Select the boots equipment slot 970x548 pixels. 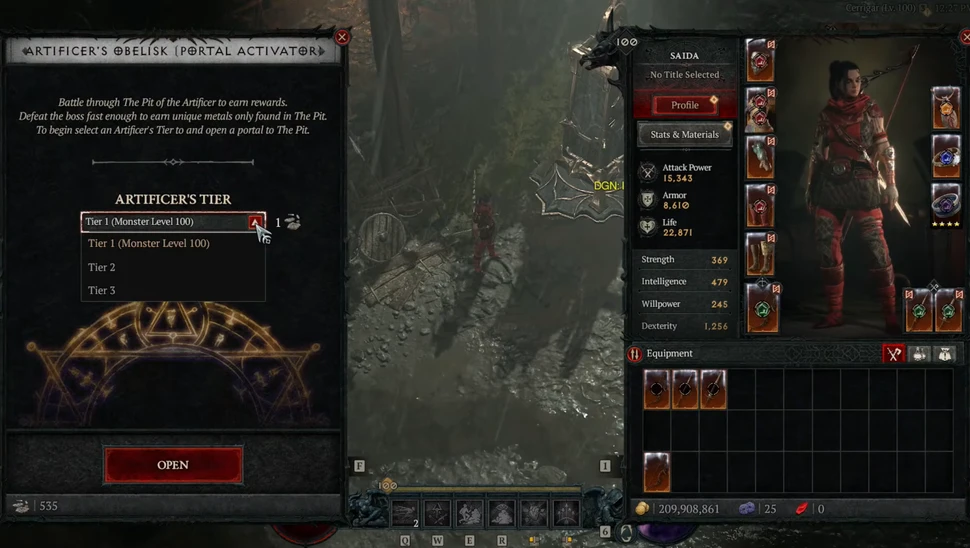point(760,254)
